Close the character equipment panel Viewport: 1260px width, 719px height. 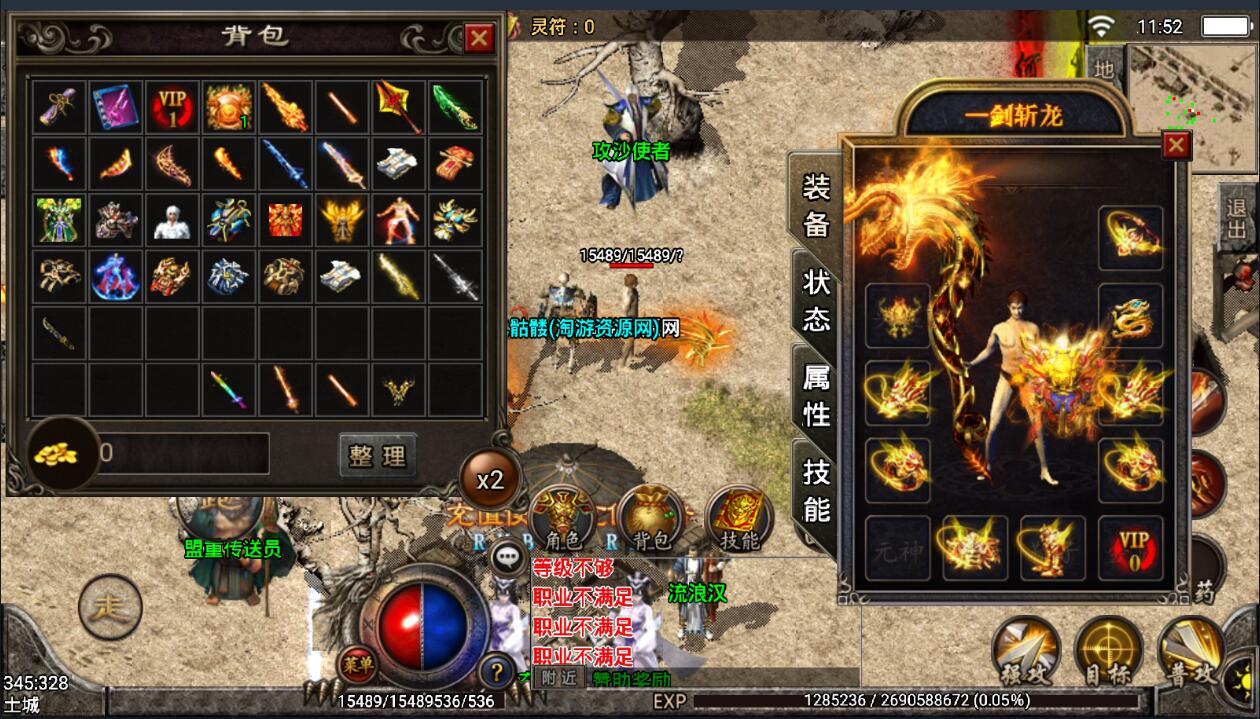[x=1176, y=146]
